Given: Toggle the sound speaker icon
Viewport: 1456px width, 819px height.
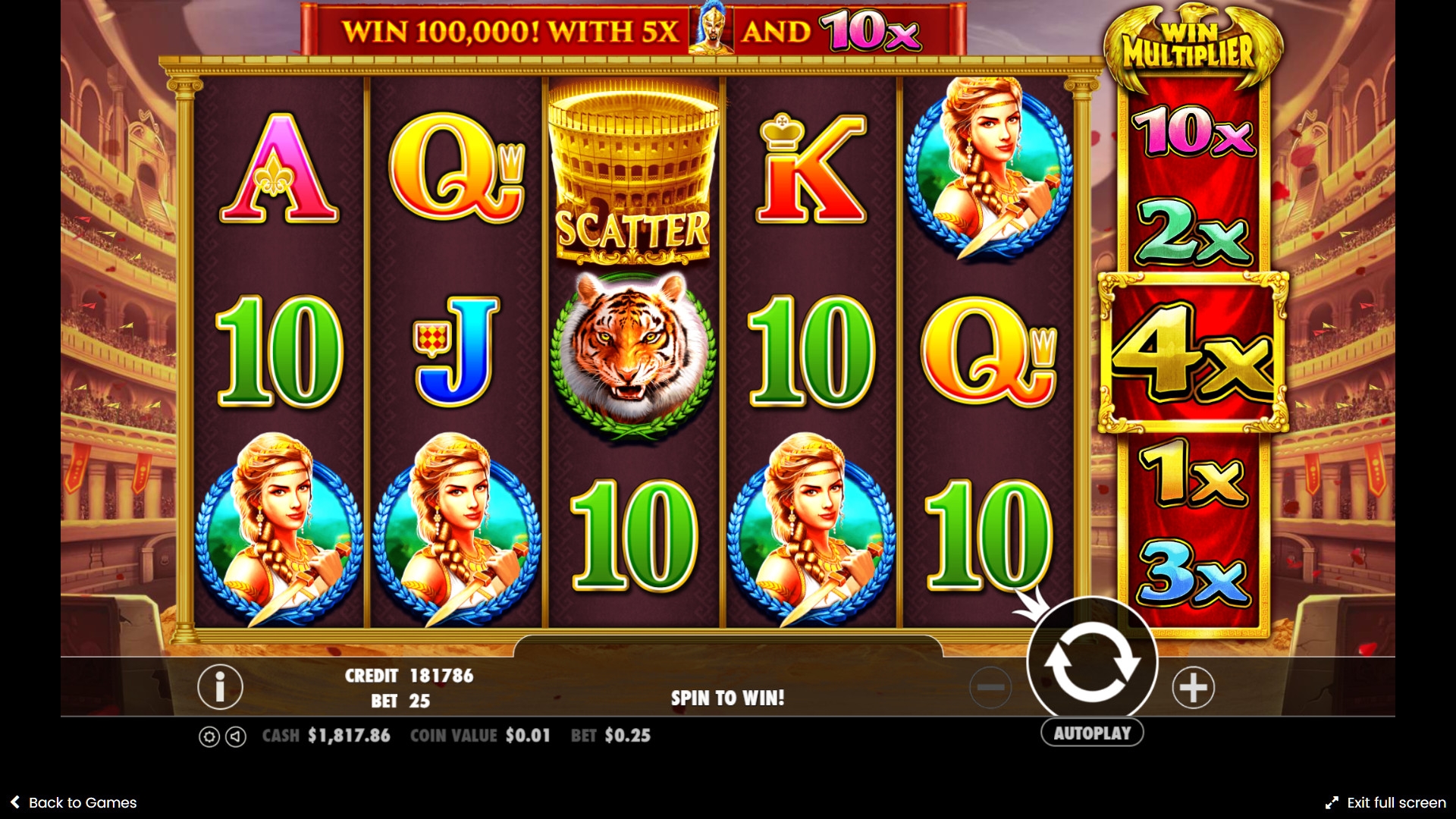Looking at the screenshot, I should pos(236,736).
